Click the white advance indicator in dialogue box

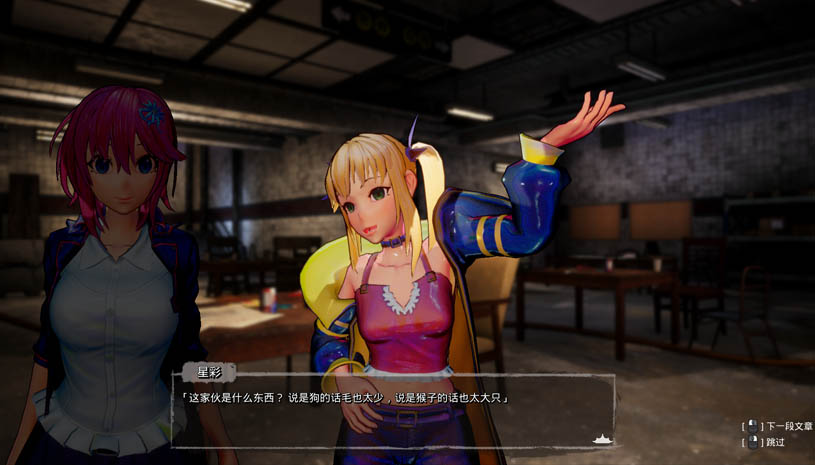(x=602, y=438)
